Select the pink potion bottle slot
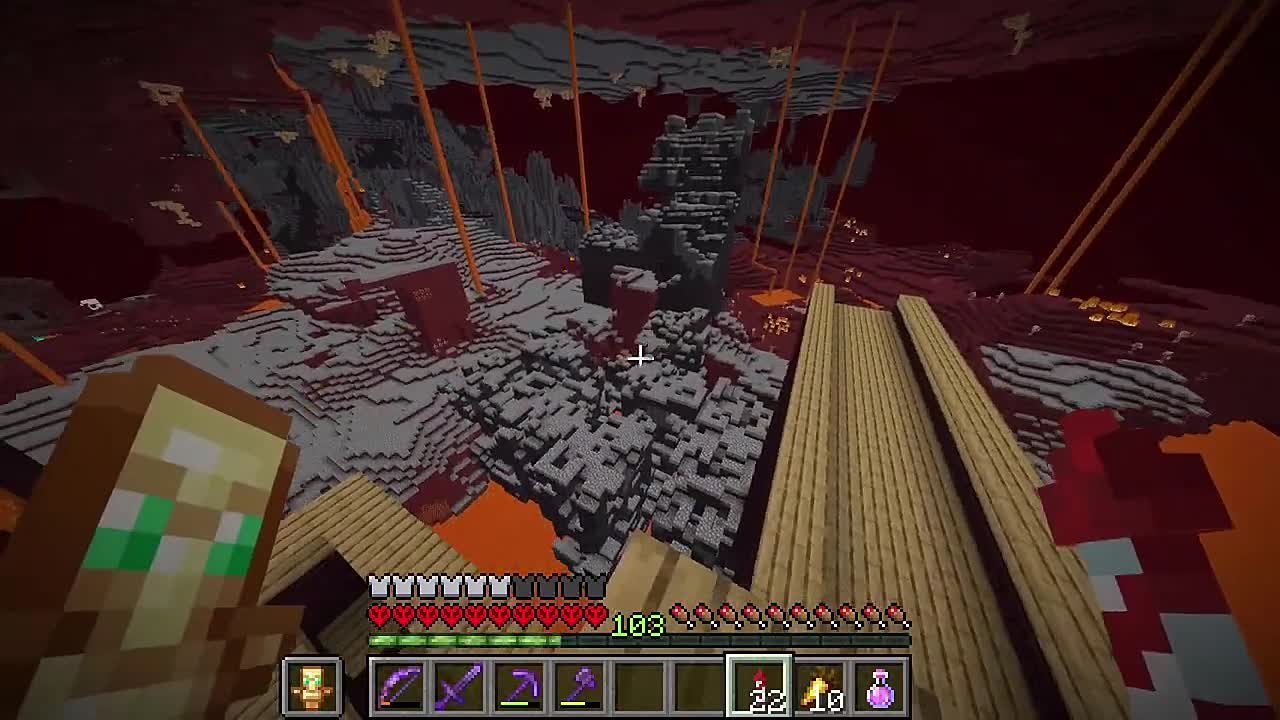 [880, 687]
